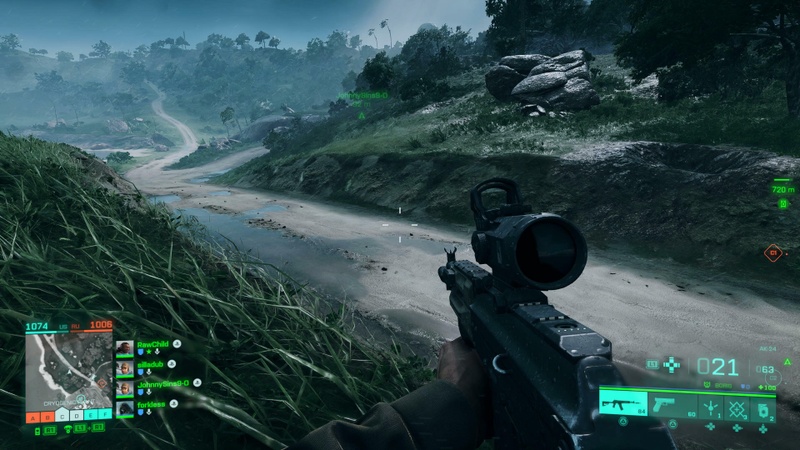
Task: Switch to the pistol sidearm slot
Action: [x=671, y=405]
